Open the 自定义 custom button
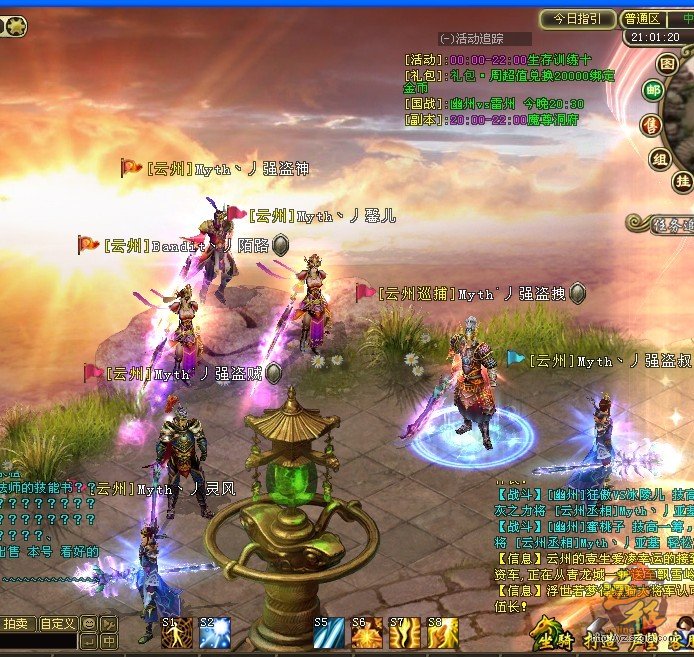Viewport: 694px width, 657px height. coord(58,624)
